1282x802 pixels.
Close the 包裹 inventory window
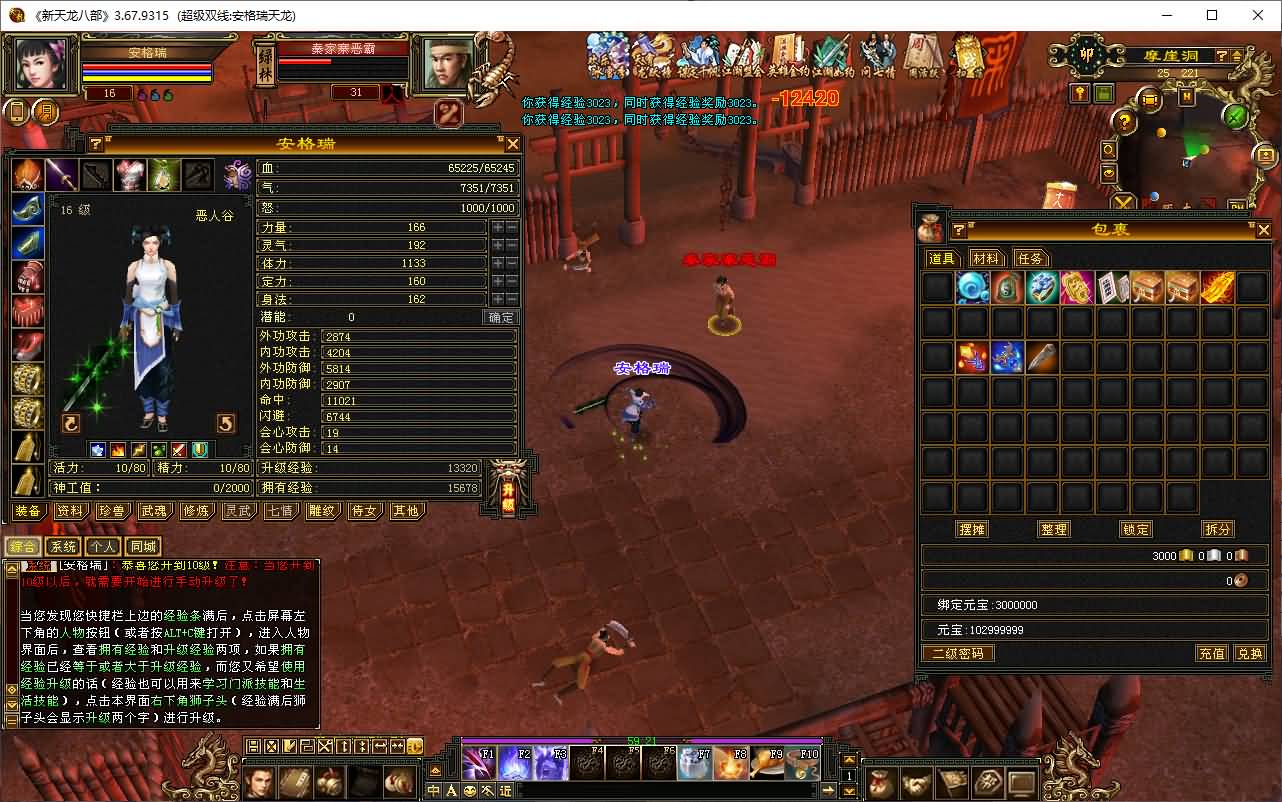1264,230
